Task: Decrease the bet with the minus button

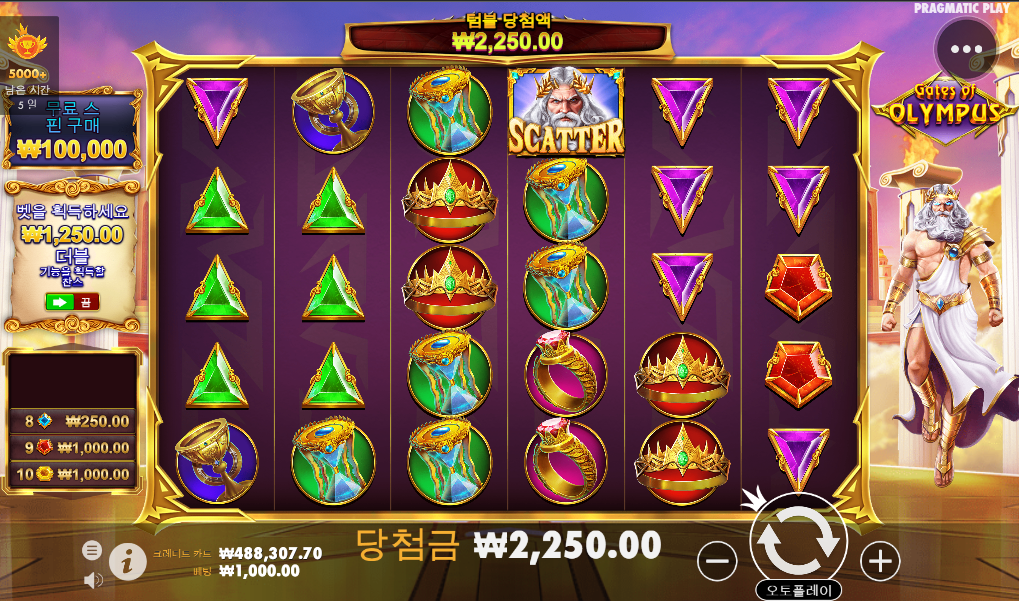Action: [718, 561]
